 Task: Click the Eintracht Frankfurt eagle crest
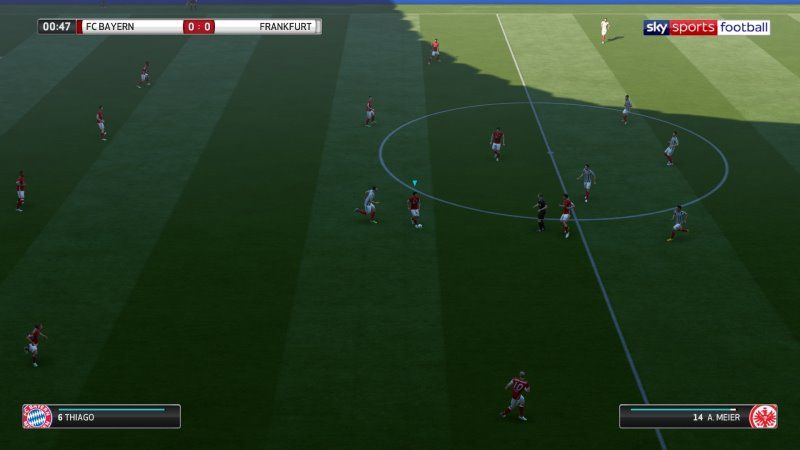click(763, 416)
